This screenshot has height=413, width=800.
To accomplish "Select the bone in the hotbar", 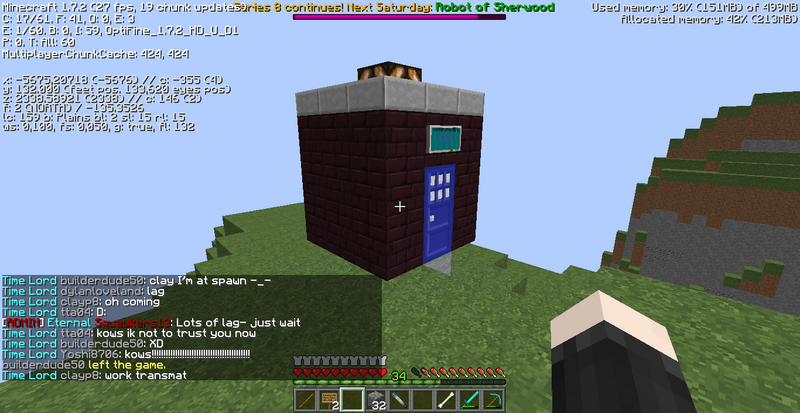I will pos(447,400).
